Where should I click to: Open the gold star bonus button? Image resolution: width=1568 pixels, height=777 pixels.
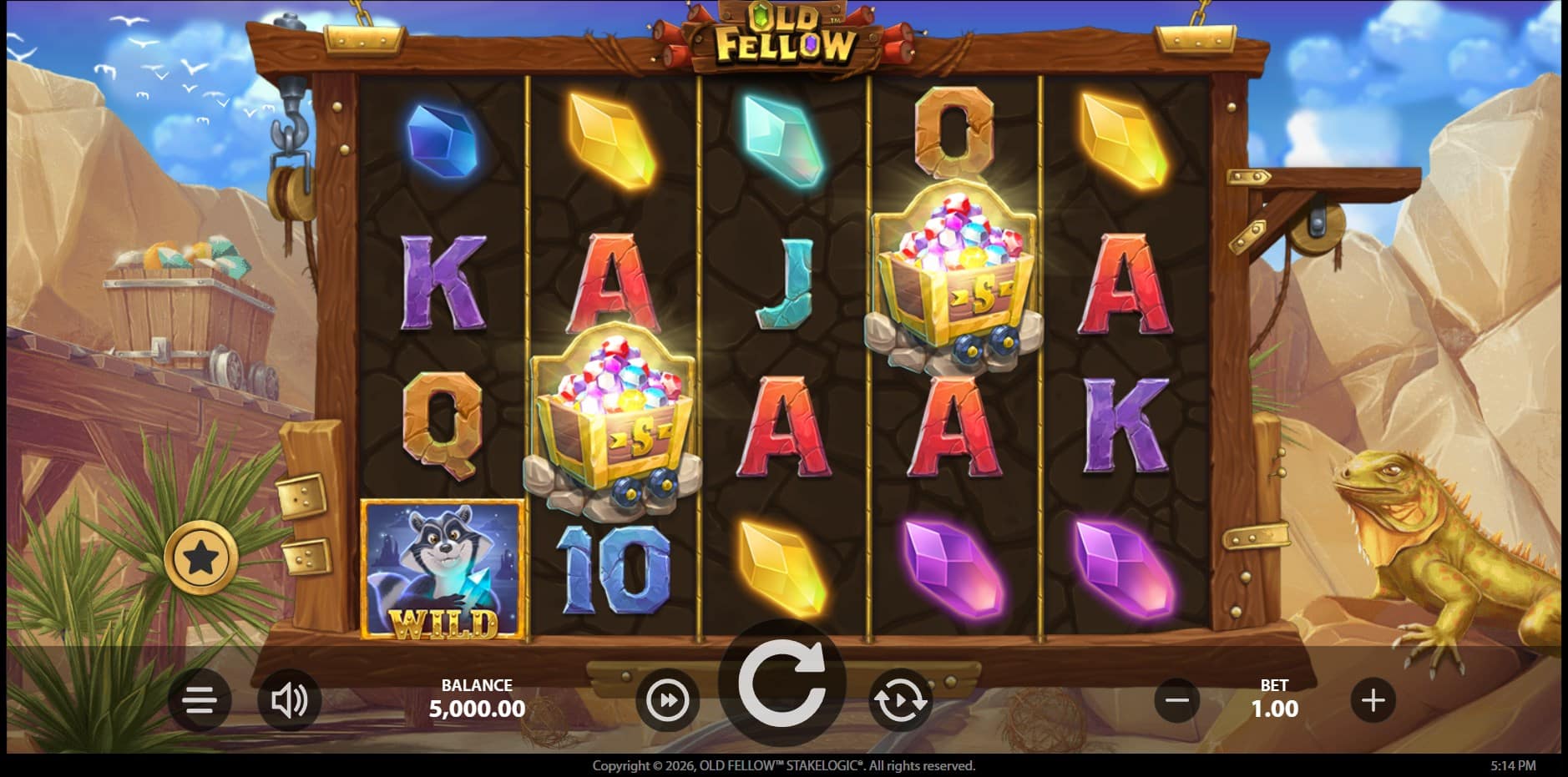point(201,557)
